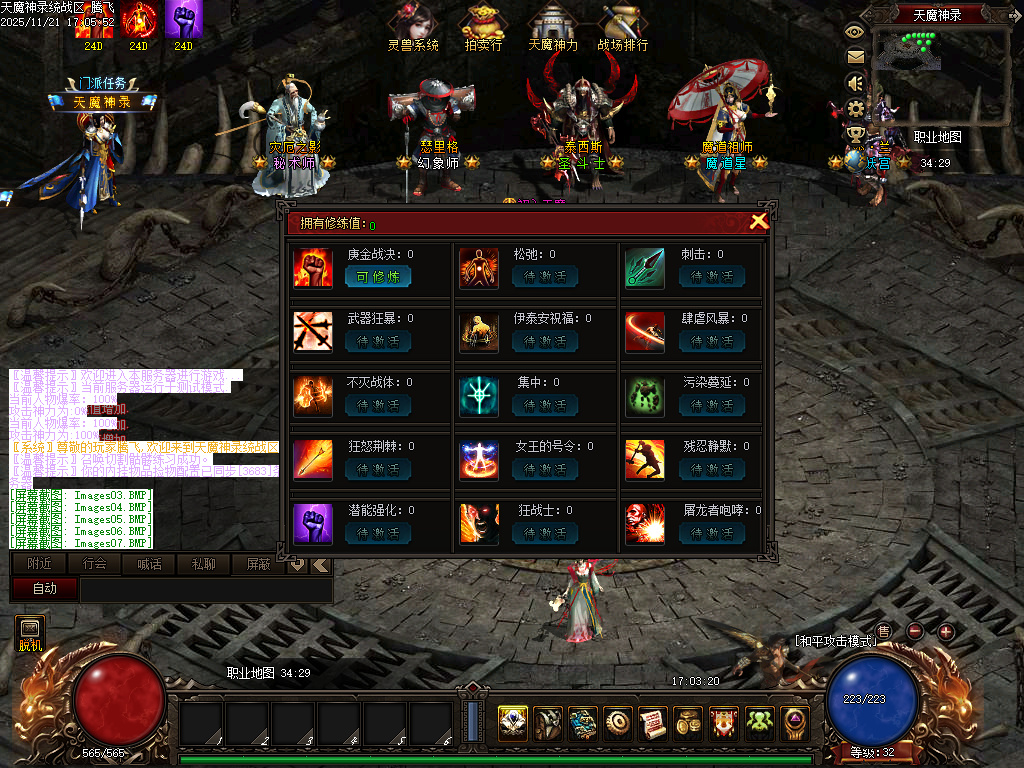Select the 屠龙者咆哮 skill icon
This screenshot has width=1024, height=768.
click(x=645, y=524)
